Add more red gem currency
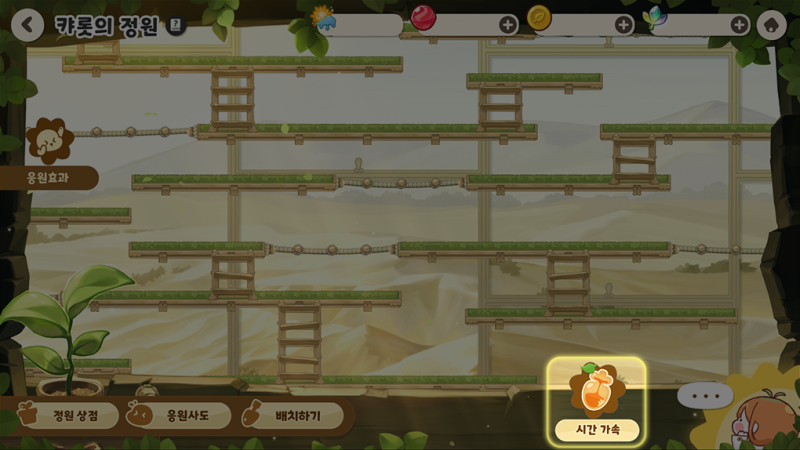The width and height of the screenshot is (800, 450). coord(508,25)
